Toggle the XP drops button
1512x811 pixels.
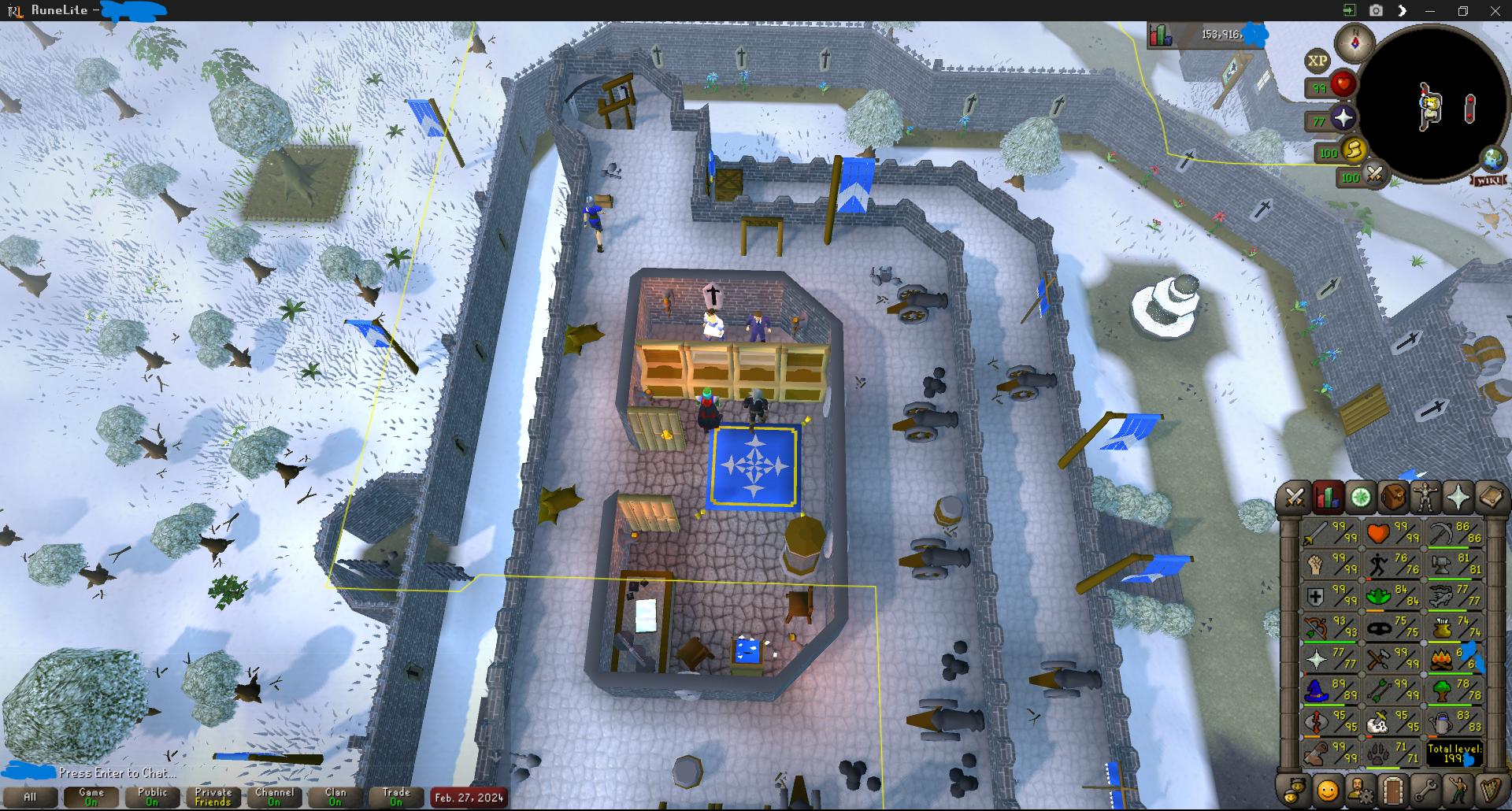click(x=1317, y=61)
